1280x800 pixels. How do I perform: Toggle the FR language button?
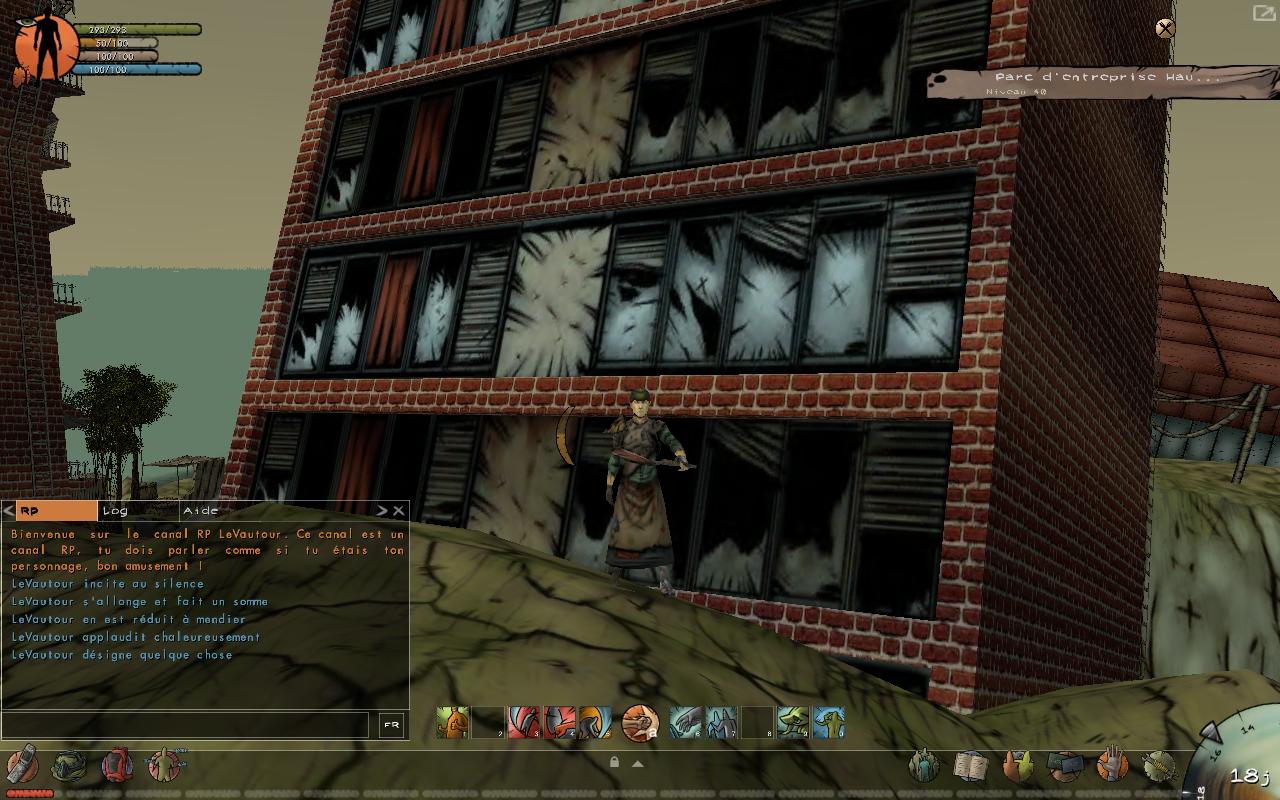pyautogui.click(x=391, y=726)
